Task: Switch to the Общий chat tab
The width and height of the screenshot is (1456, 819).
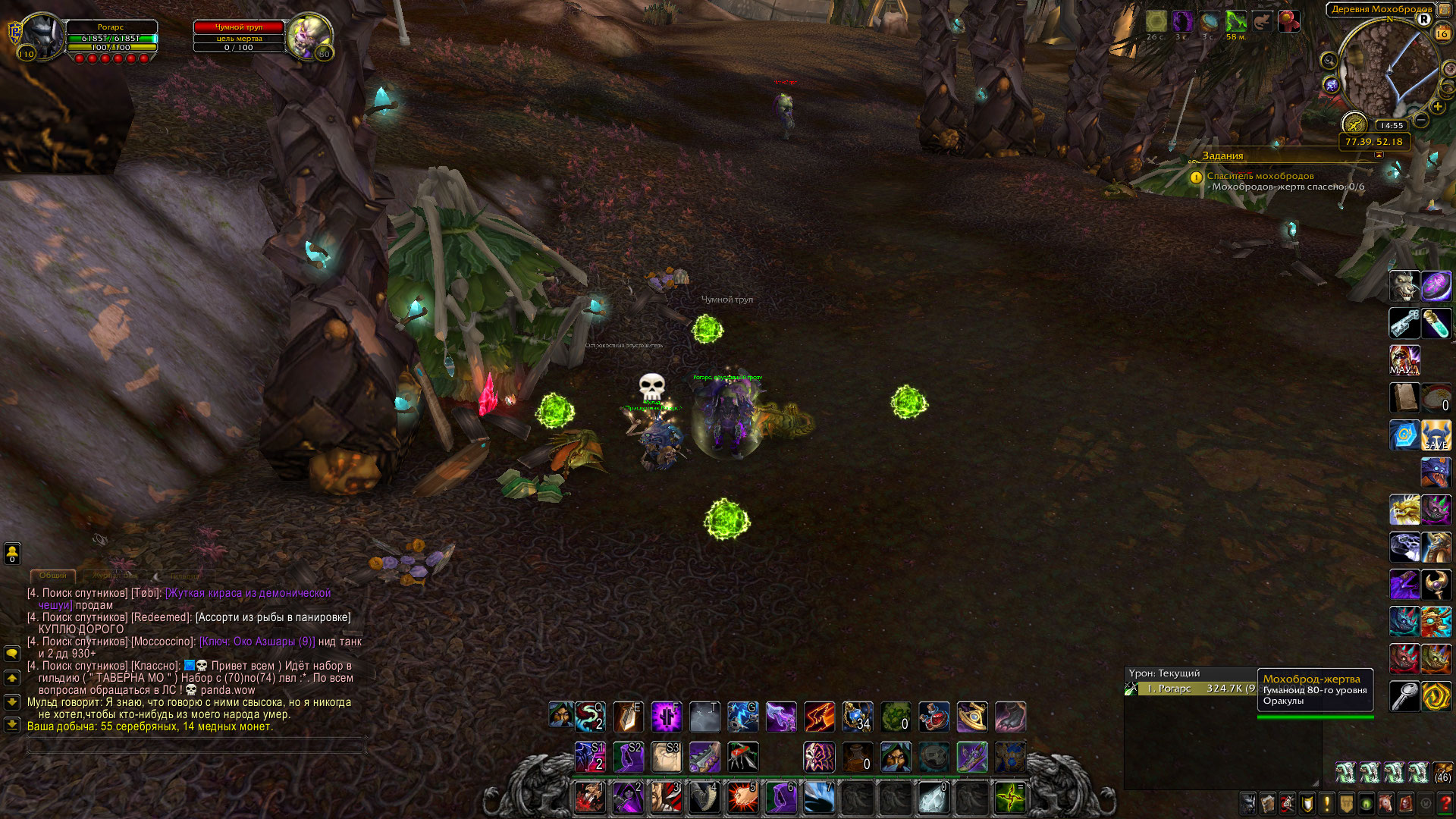Action: (x=52, y=576)
